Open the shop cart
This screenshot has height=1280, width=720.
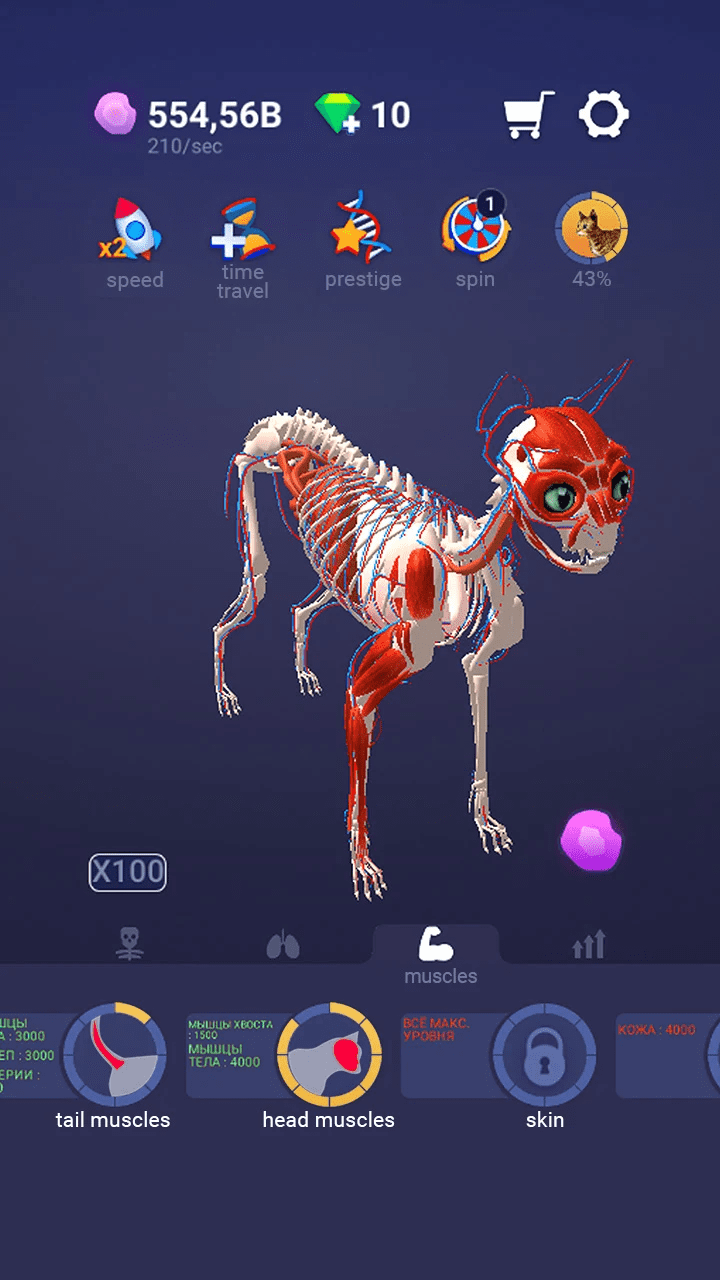[x=528, y=115]
